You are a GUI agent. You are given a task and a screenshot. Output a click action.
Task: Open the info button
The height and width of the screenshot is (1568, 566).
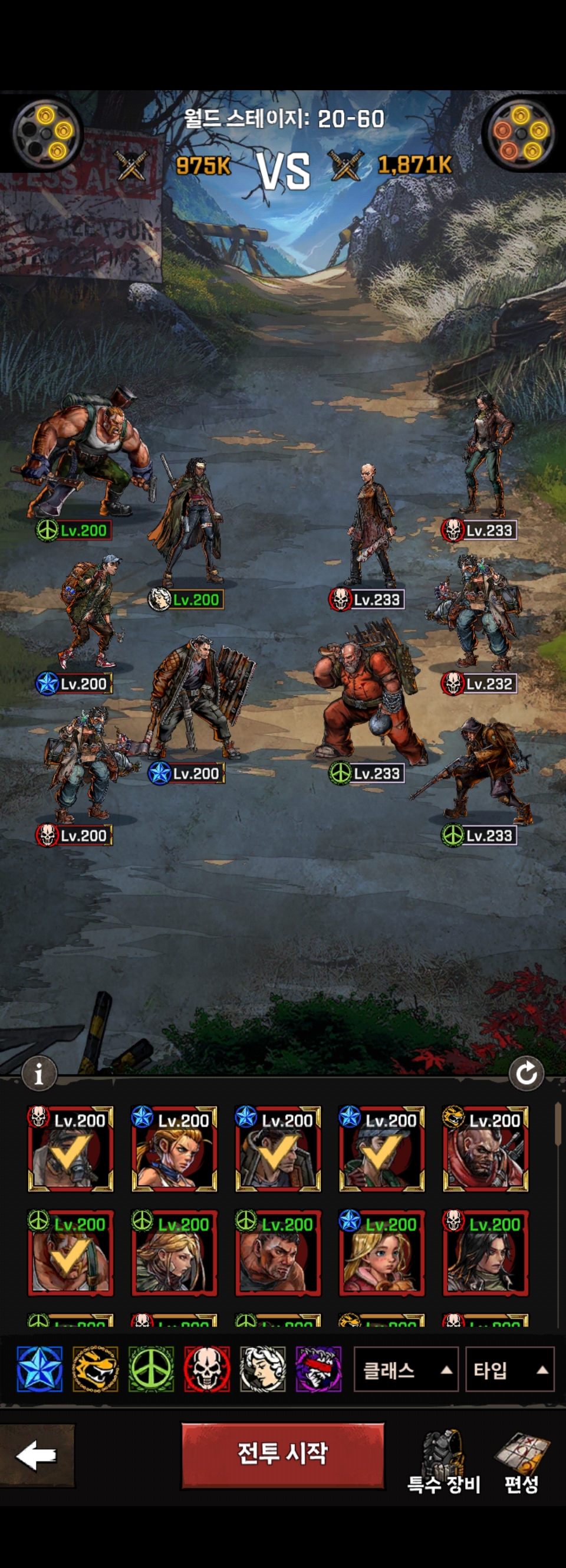pyautogui.click(x=39, y=1073)
